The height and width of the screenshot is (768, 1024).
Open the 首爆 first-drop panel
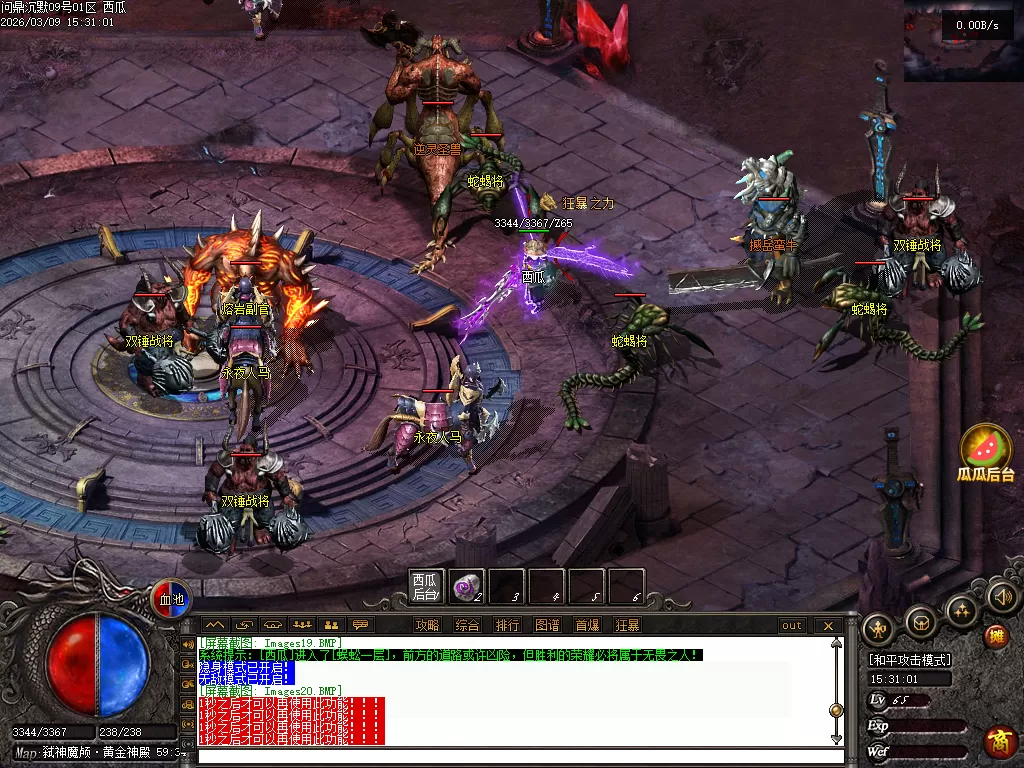click(587, 626)
